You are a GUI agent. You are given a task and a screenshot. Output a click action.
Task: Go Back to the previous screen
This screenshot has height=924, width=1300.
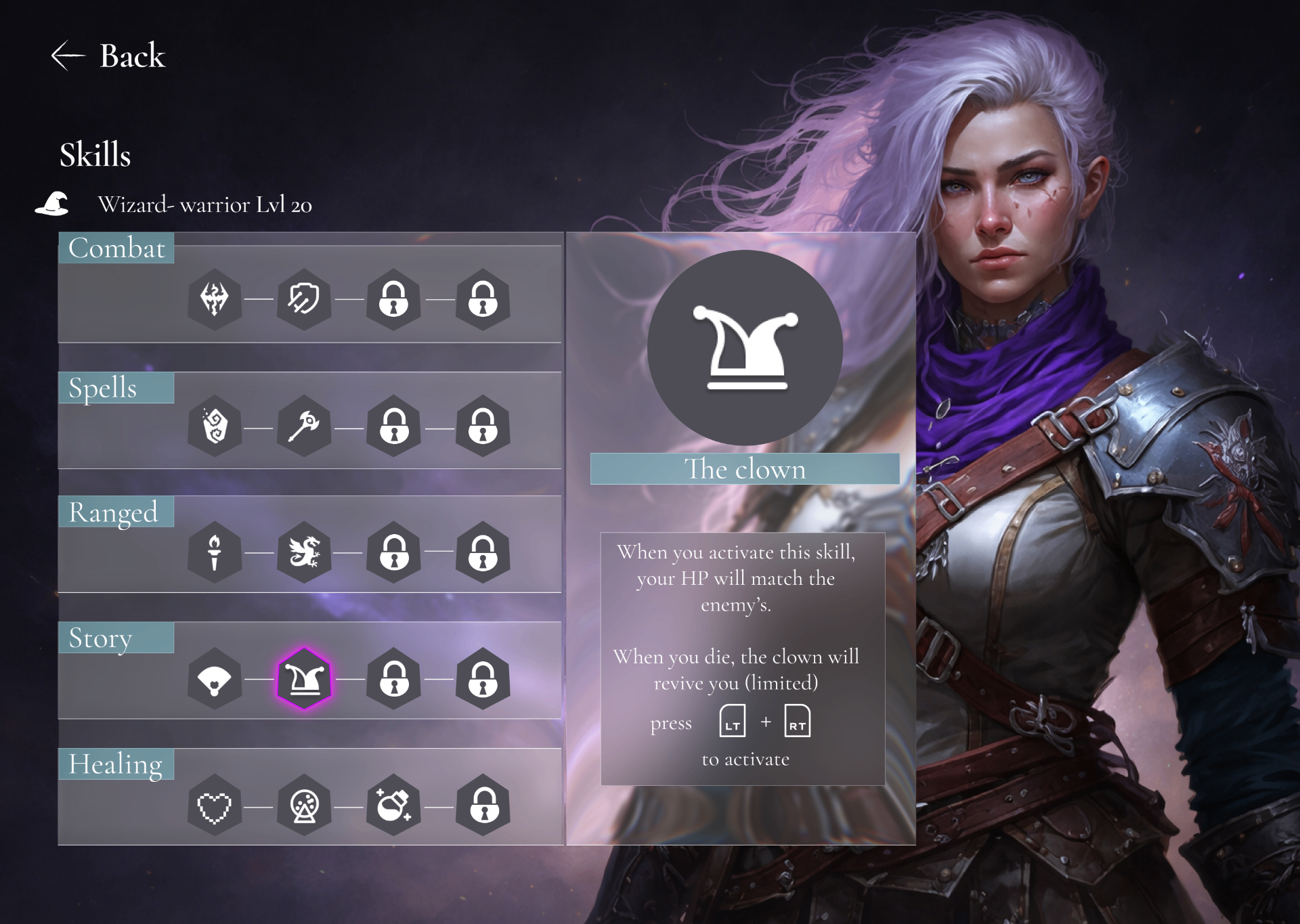(x=108, y=57)
